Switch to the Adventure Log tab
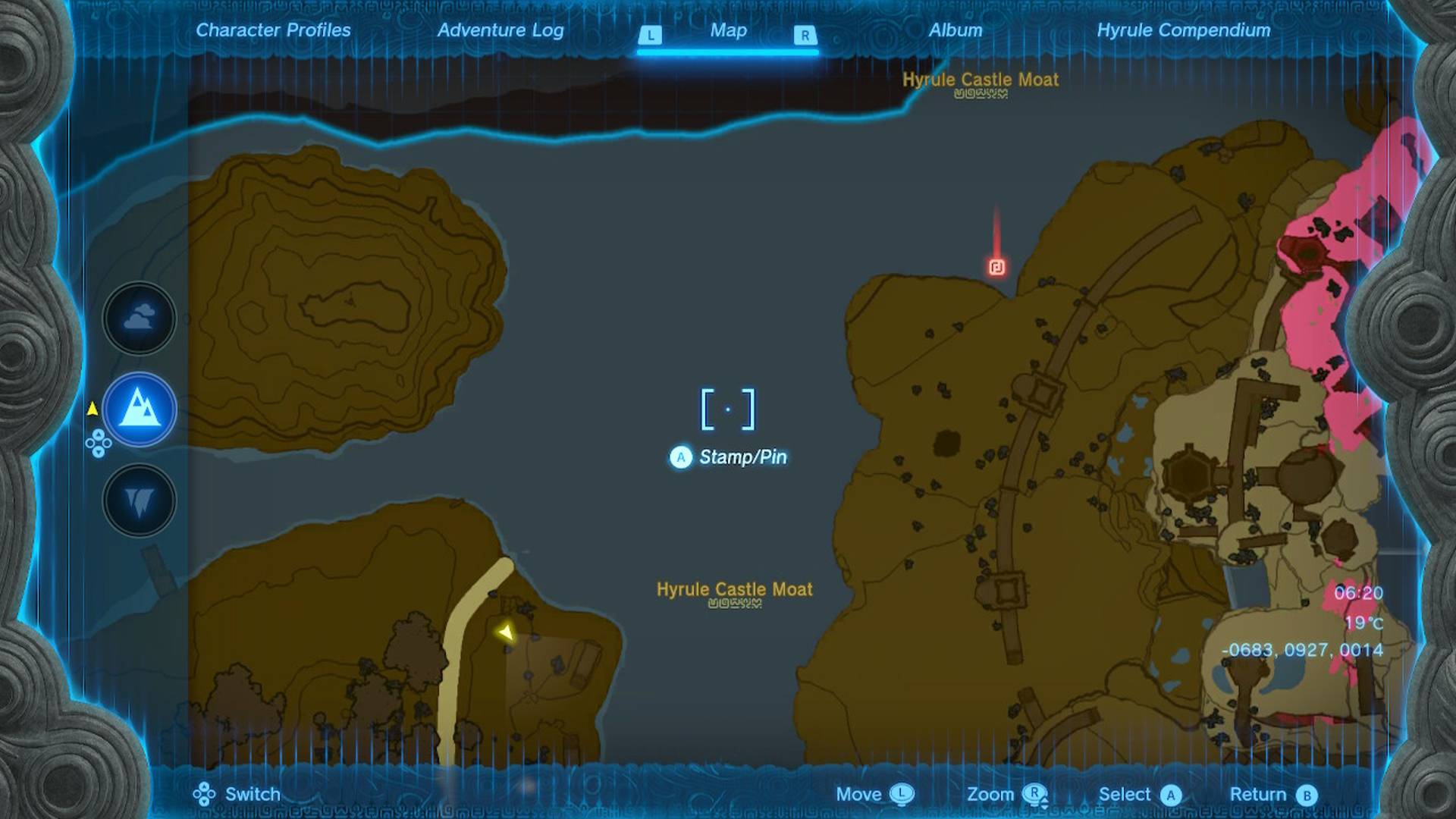The image size is (1456, 819). point(499,31)
